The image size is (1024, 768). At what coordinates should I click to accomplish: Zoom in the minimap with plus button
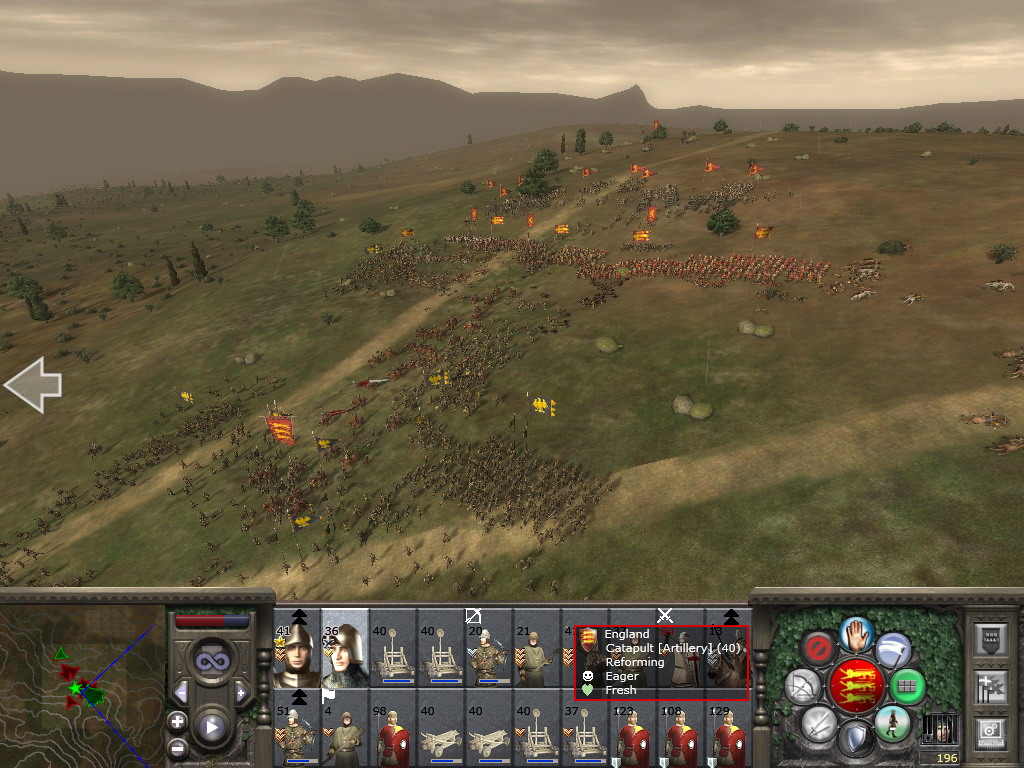[x=177, y=721]
